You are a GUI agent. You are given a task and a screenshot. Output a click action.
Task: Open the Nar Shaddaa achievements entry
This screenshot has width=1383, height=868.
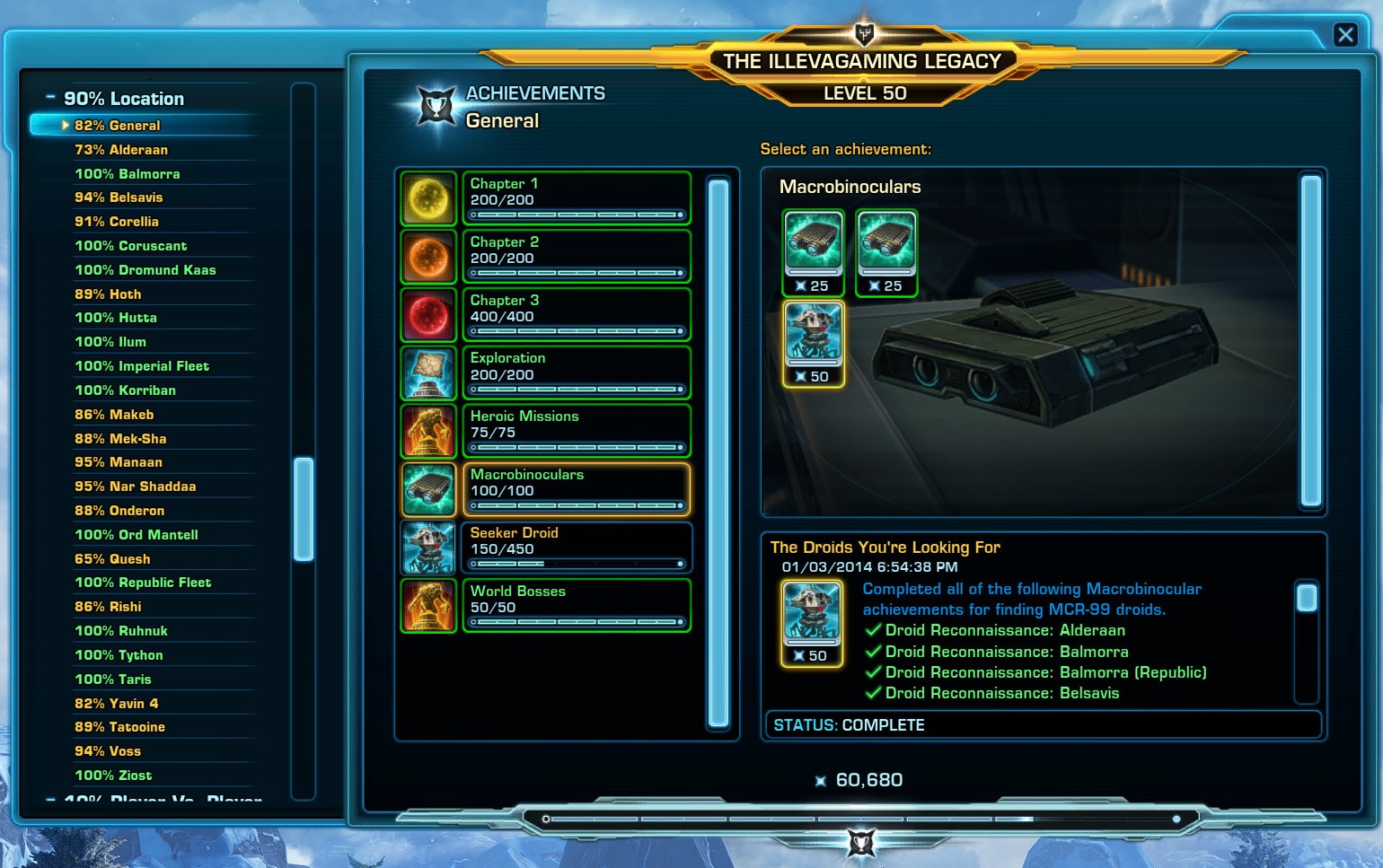(135, 487)
